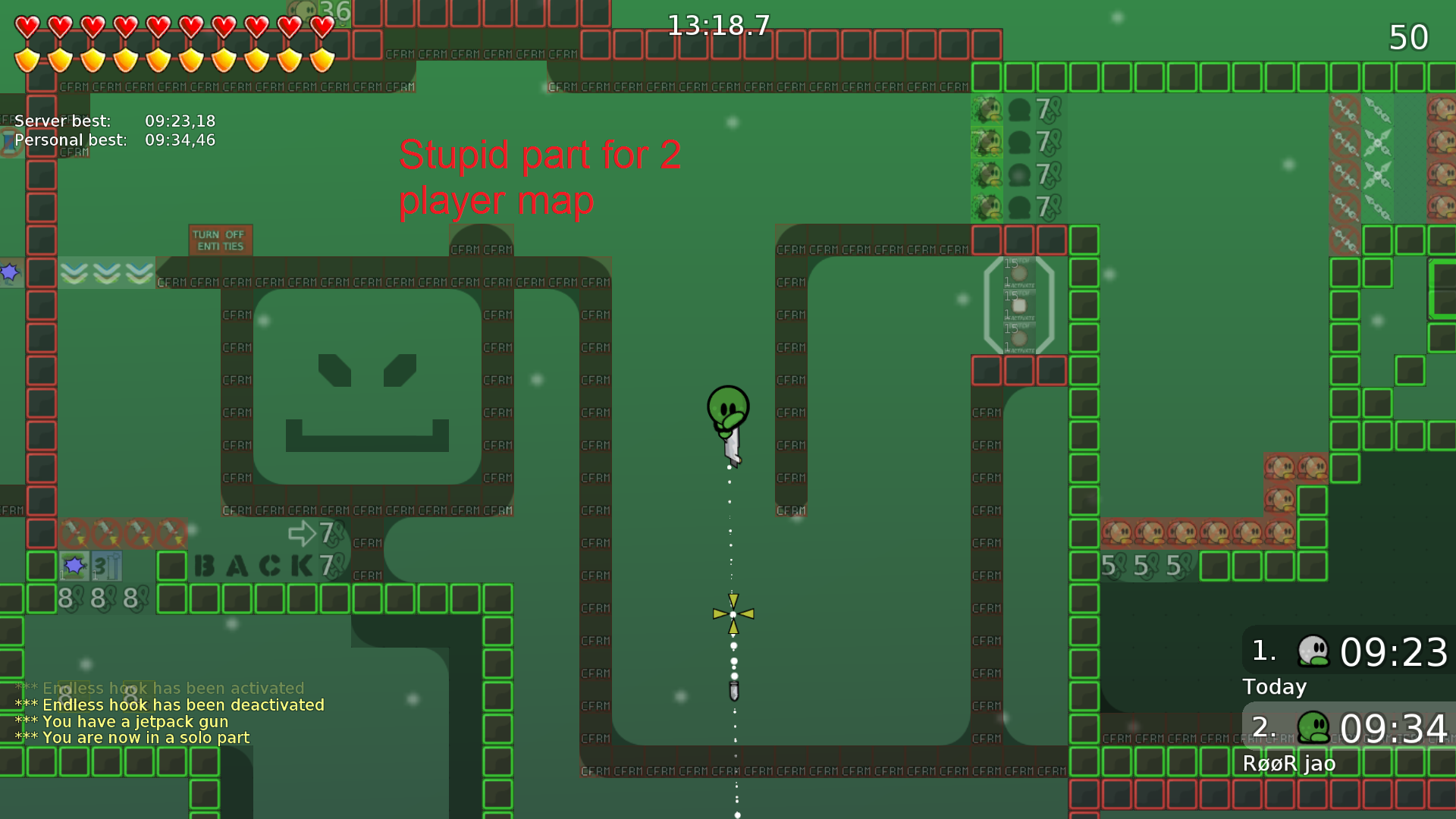Click the first red heart icon
The width and height of the screenshot is (1456, 819).
point(26,25)
